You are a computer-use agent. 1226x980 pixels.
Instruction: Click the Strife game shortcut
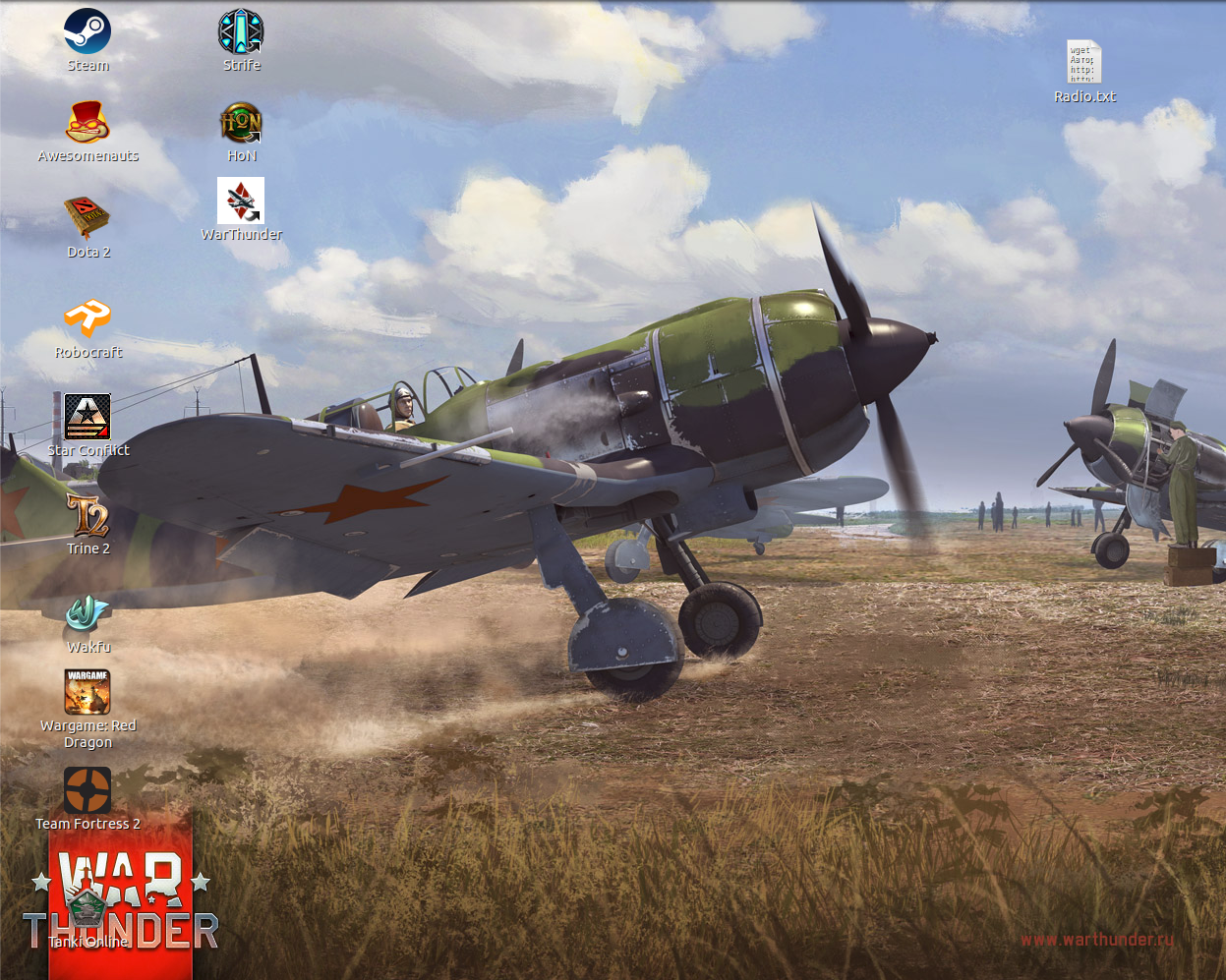coord(241,32)
